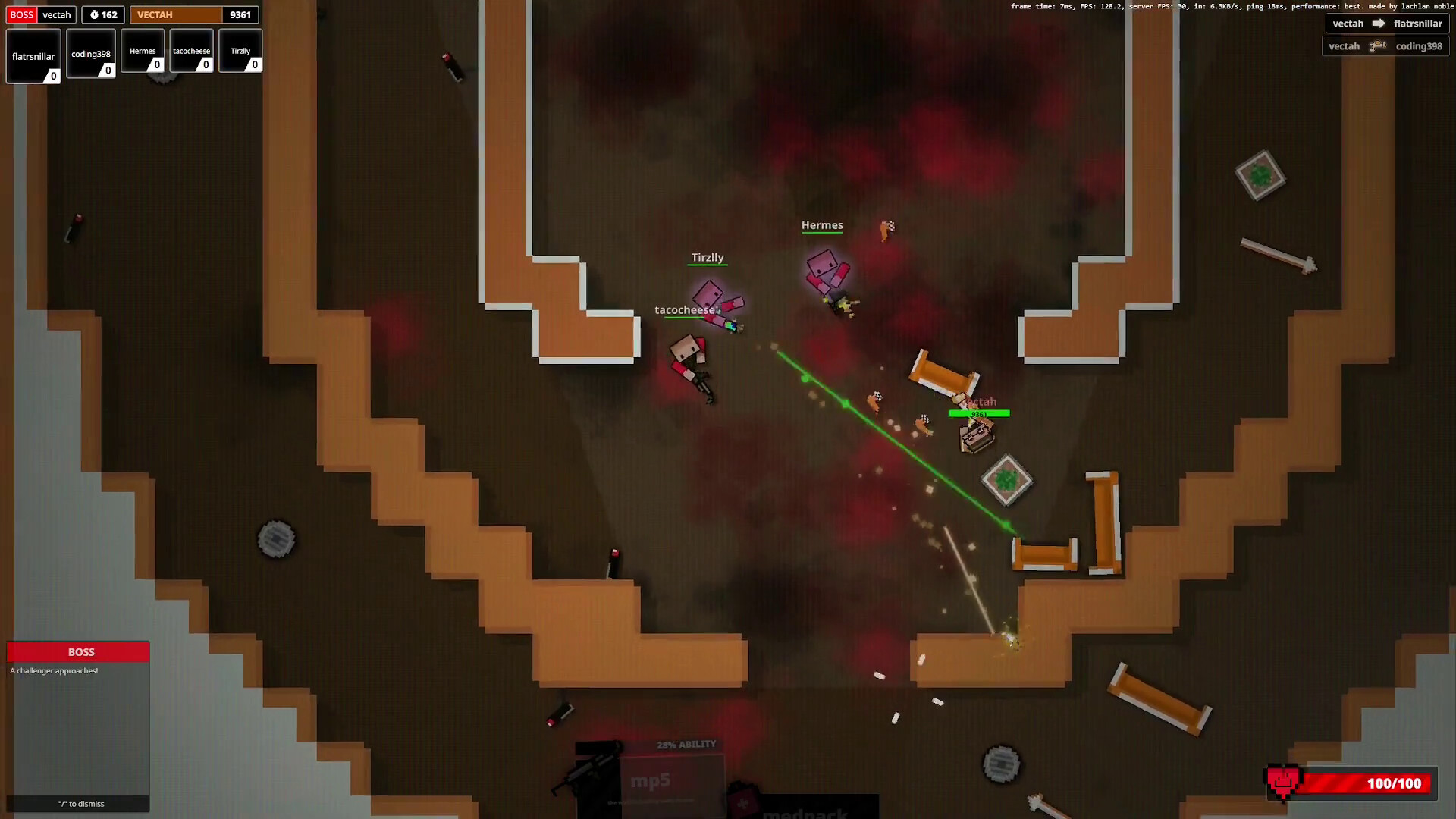The image size is (1456, 819).
Task: Choose the tacocheese player card
Action: click(191, 51)
